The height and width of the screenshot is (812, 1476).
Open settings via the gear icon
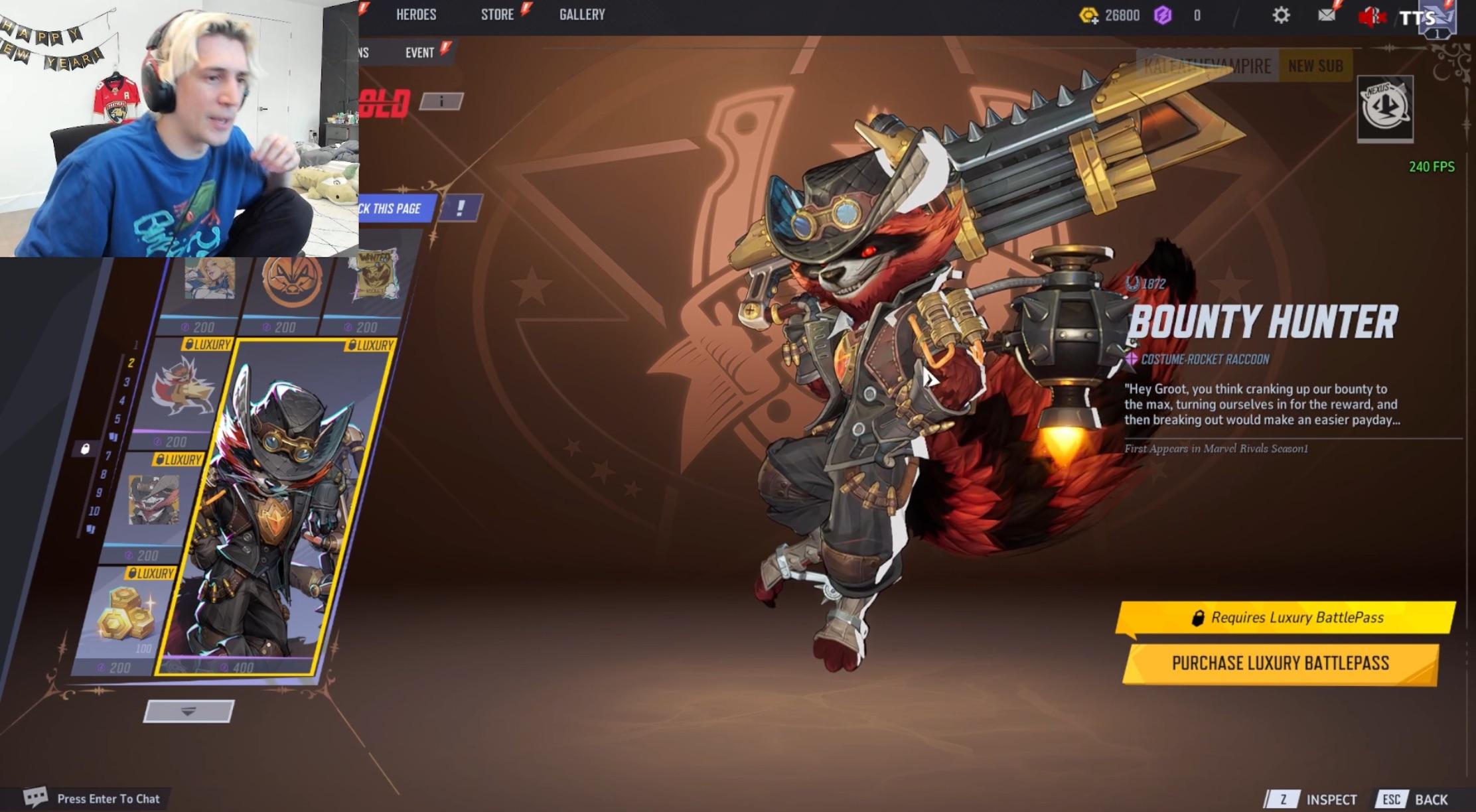1281,15
